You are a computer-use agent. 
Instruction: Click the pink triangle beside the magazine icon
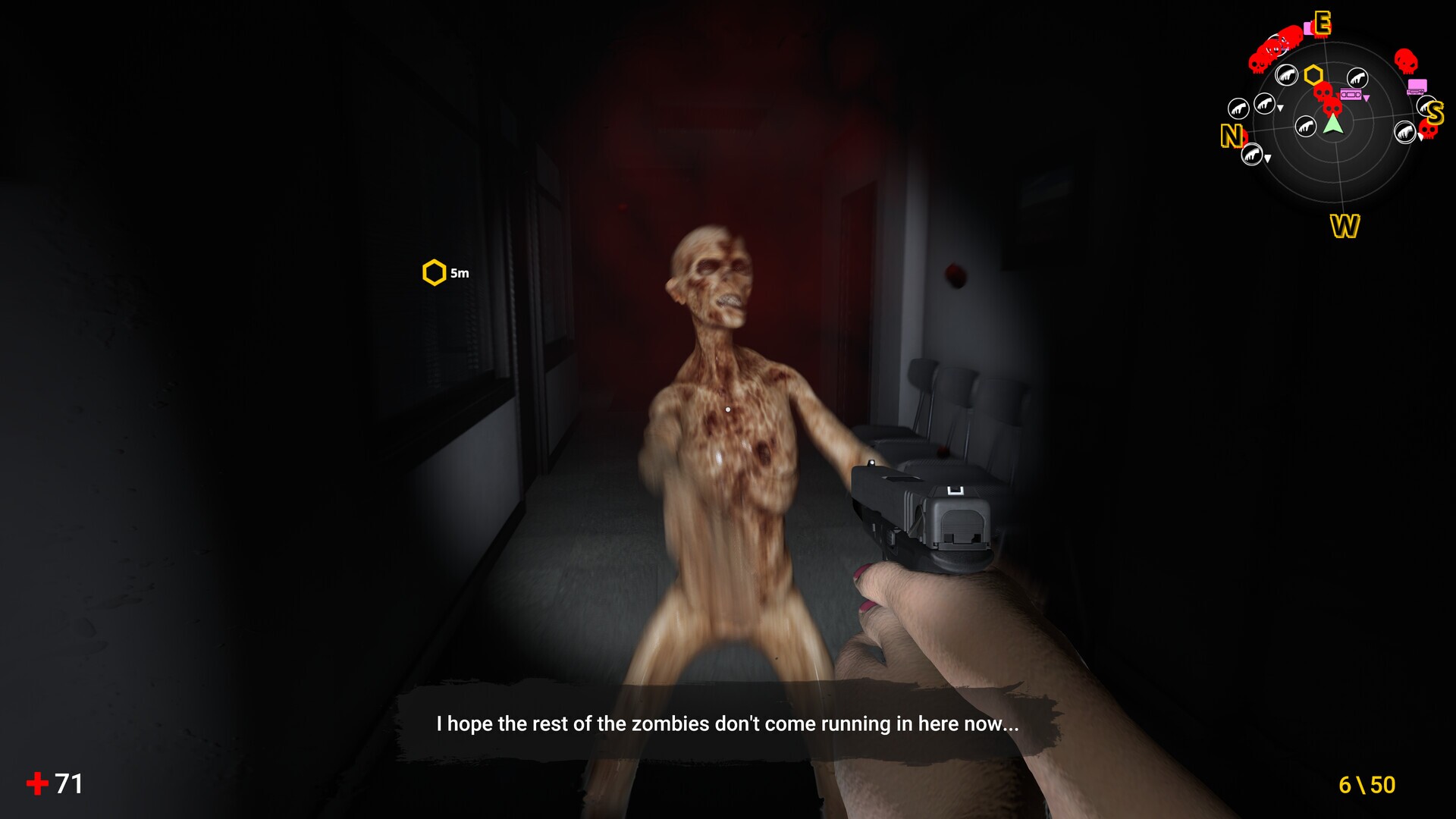click(1366, 98)
